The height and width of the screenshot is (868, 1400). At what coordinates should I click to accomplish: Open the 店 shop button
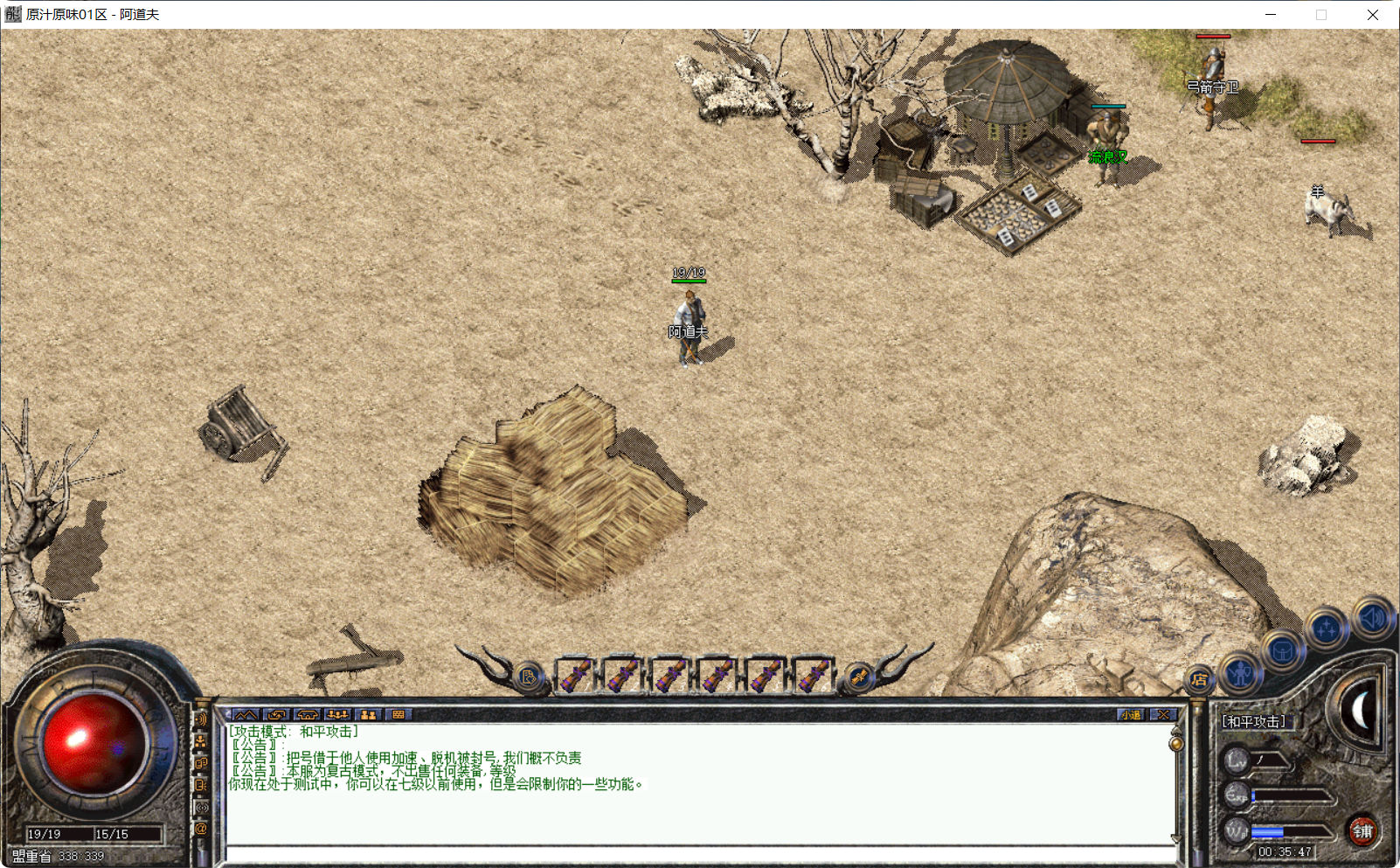click(1199, 679)
